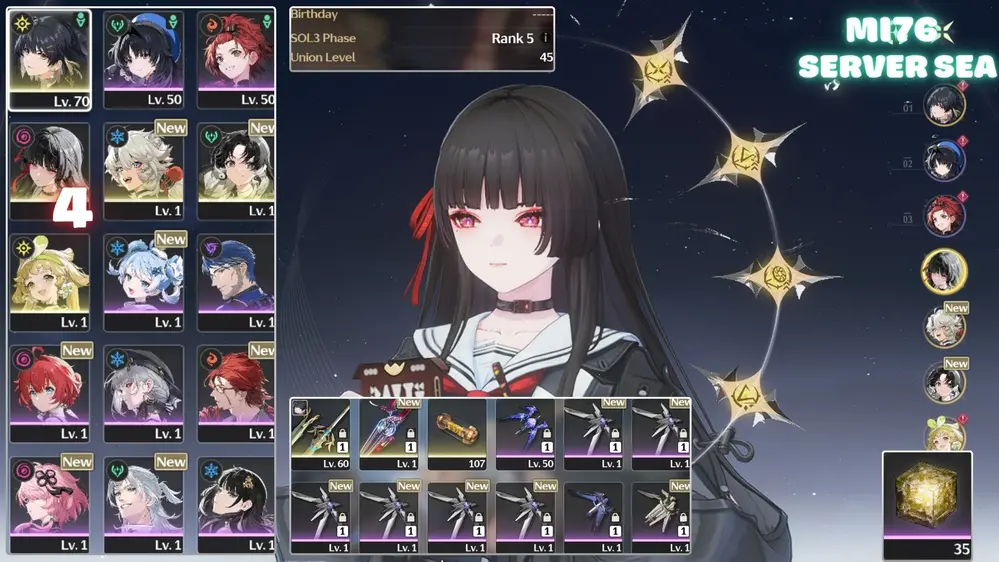
Task: Select the long silver-haired man portrait
Action: click(x=144, y=505)
